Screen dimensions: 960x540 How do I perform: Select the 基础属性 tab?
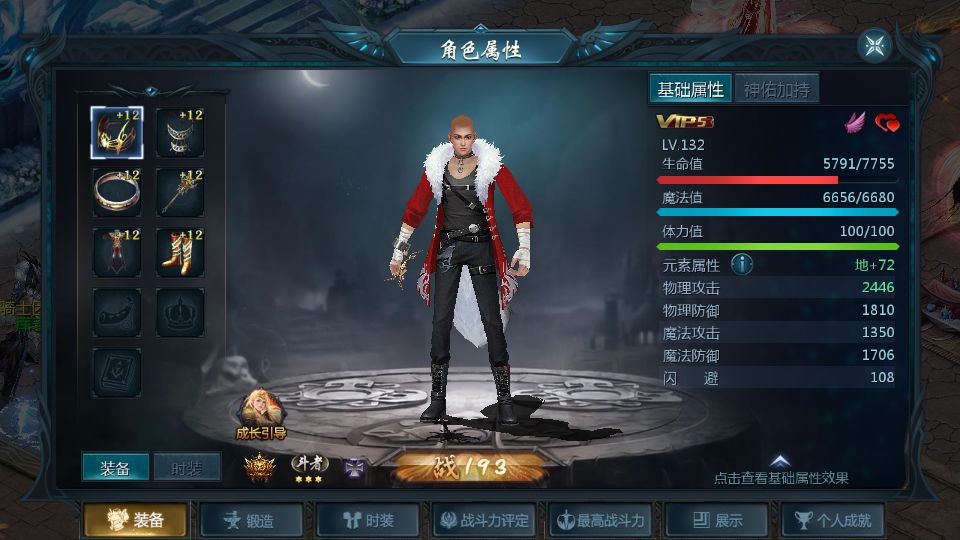690,89
